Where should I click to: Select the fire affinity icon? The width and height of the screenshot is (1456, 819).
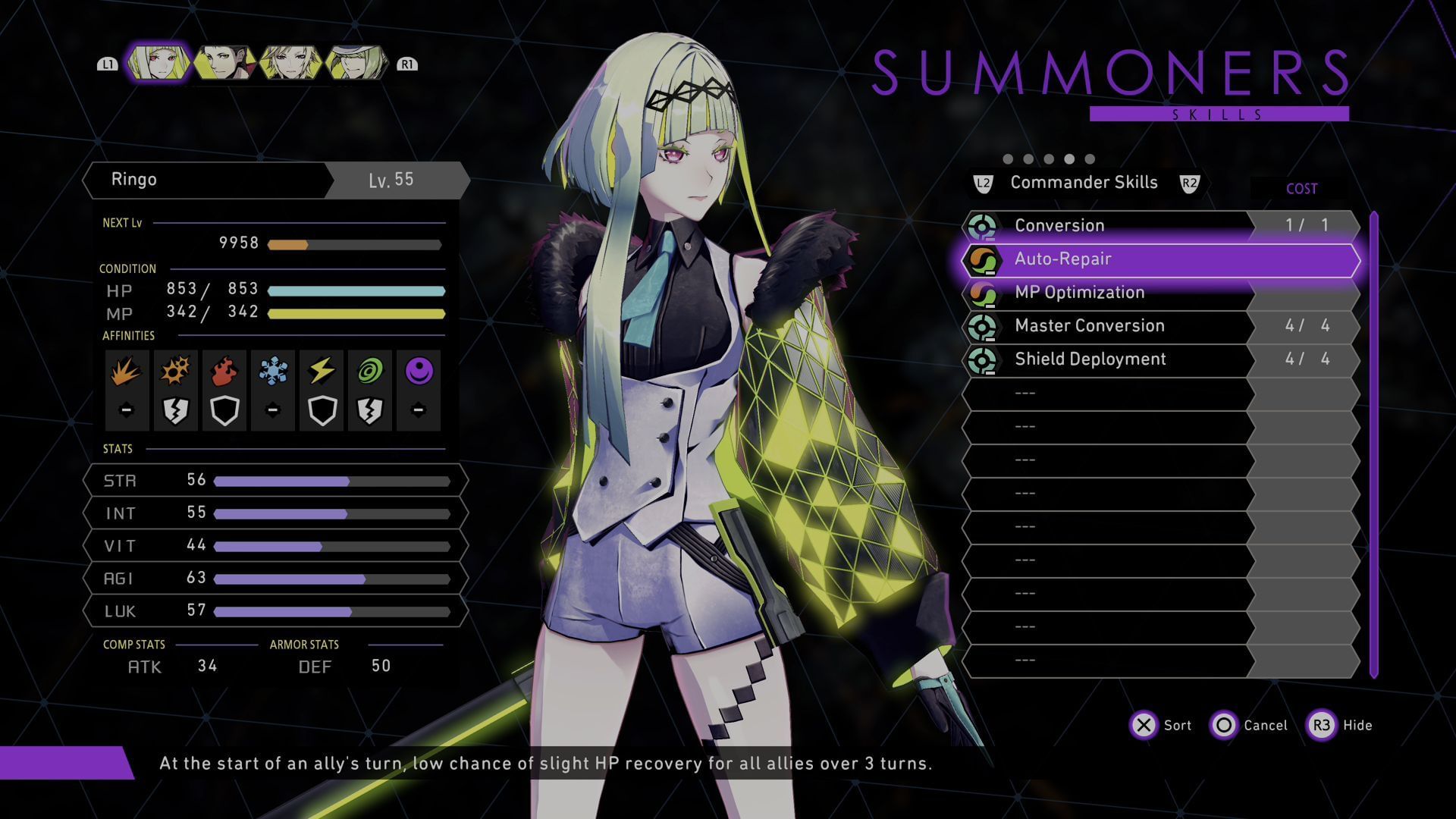[224, 370]
